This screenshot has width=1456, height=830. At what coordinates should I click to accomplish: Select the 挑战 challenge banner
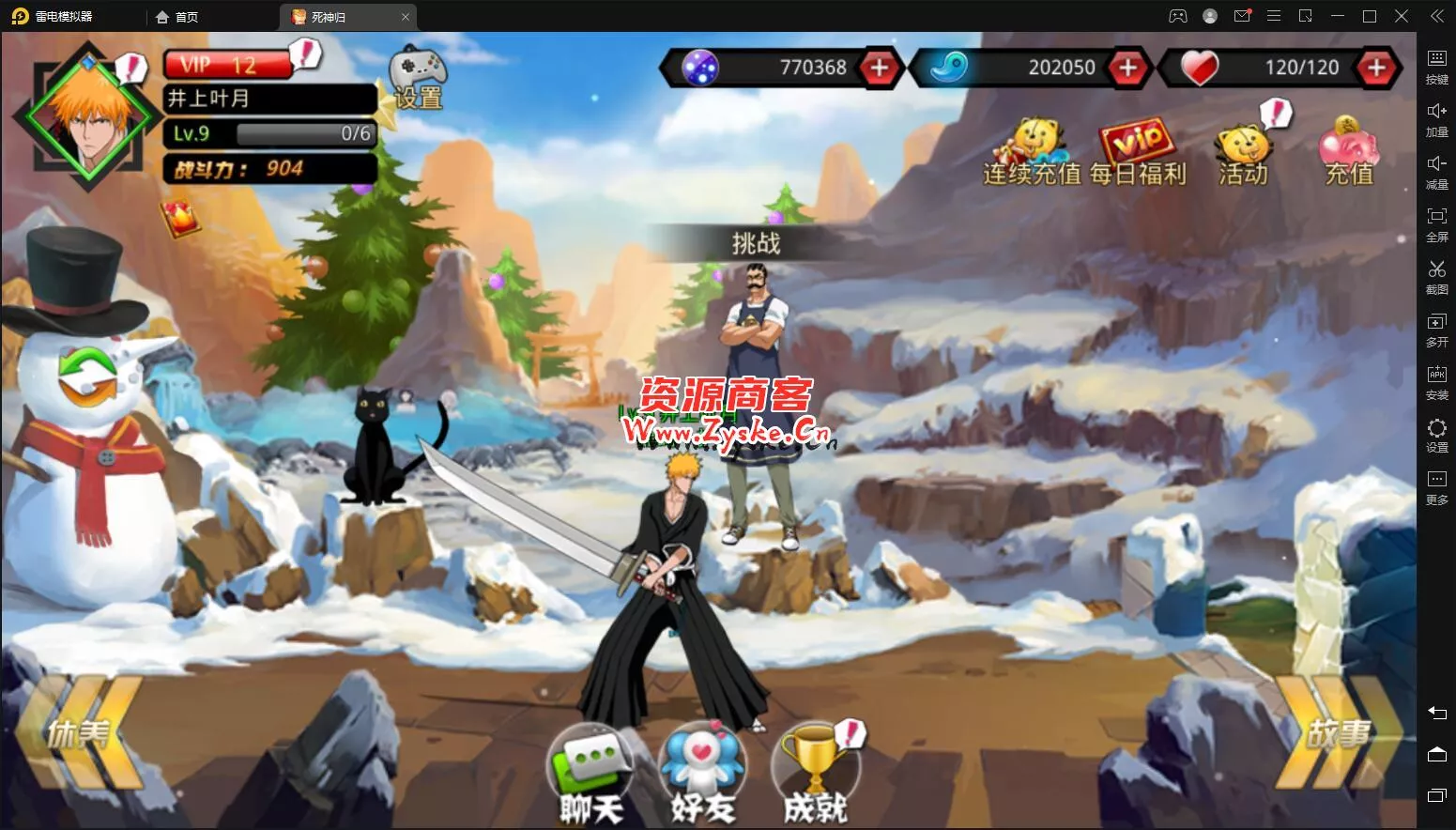756,244
